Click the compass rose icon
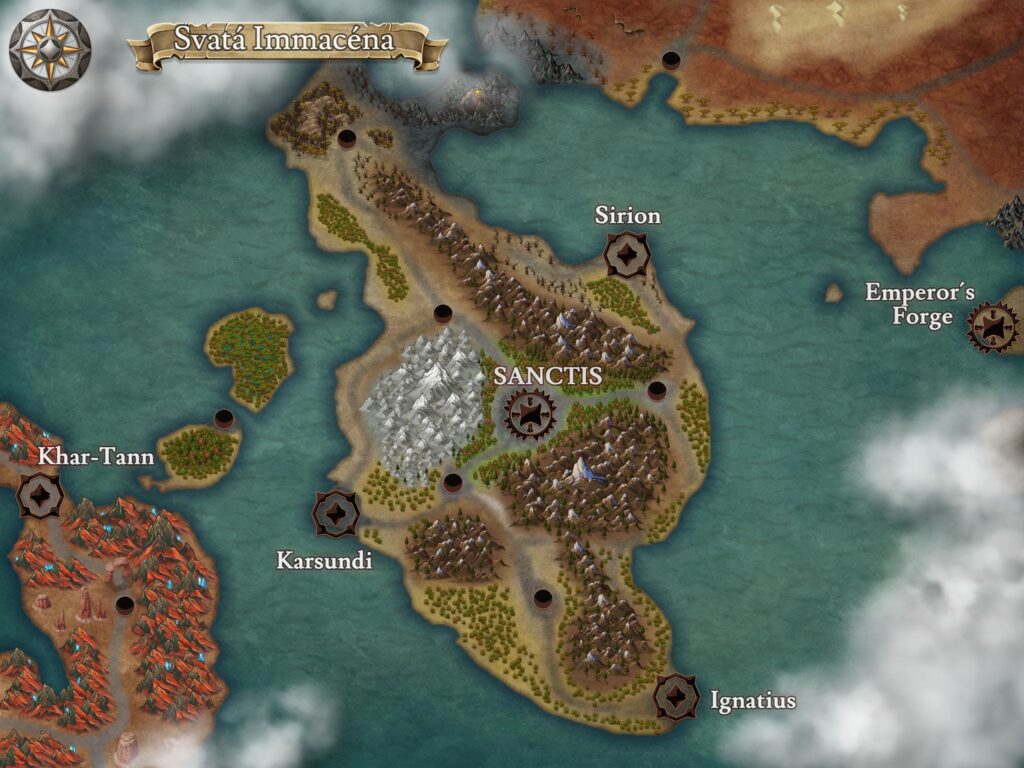Image resolution: width=1024 pixels, height=768 pixels. 50,50
